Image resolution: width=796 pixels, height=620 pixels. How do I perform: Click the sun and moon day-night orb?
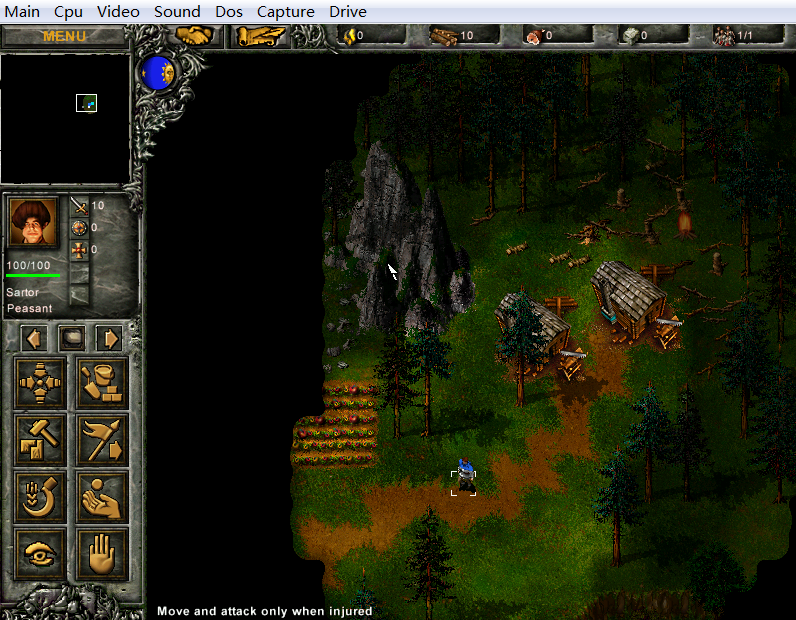coord(159,71)
